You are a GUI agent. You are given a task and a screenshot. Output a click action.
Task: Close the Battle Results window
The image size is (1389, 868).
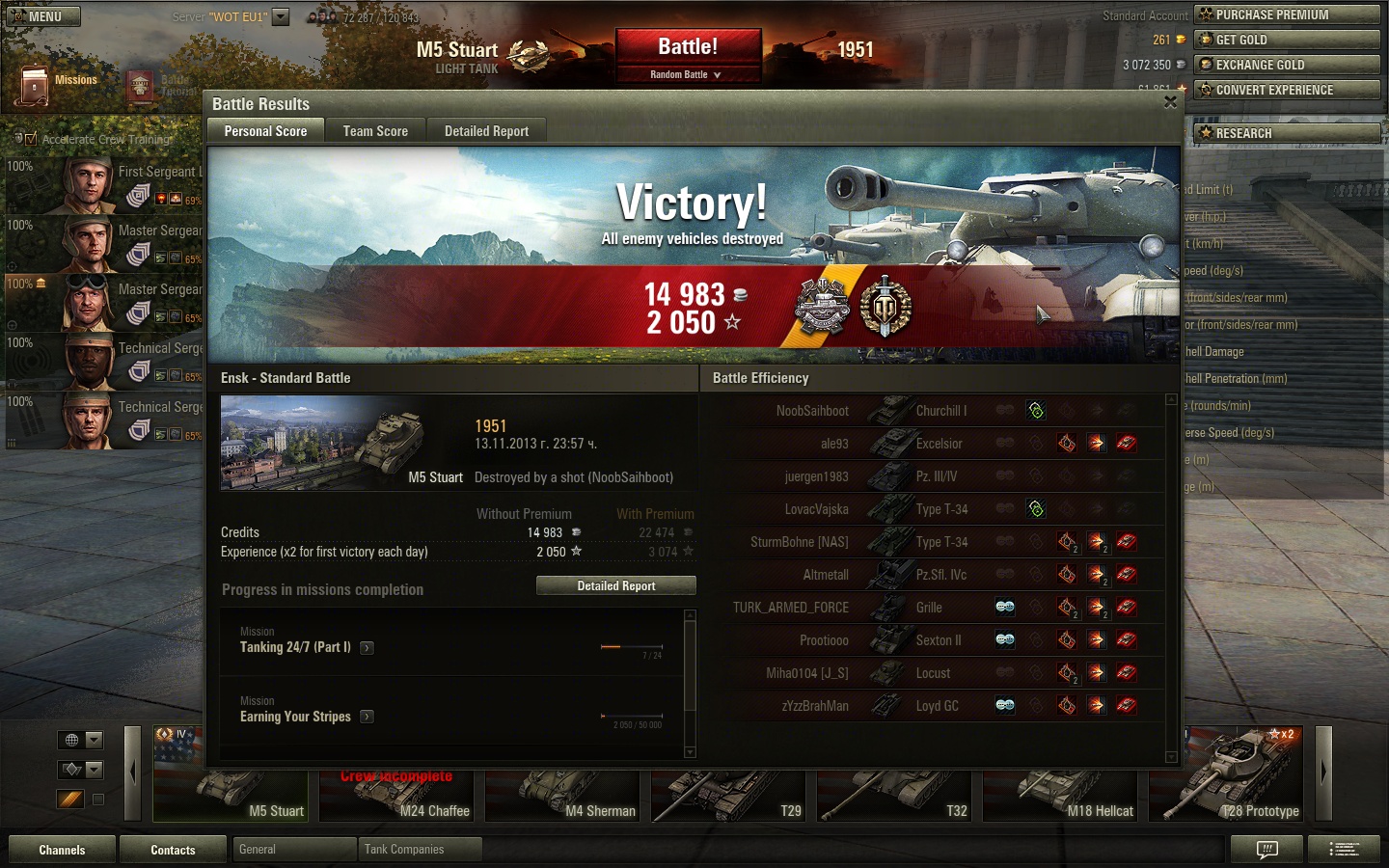[x=1170, y=102]
